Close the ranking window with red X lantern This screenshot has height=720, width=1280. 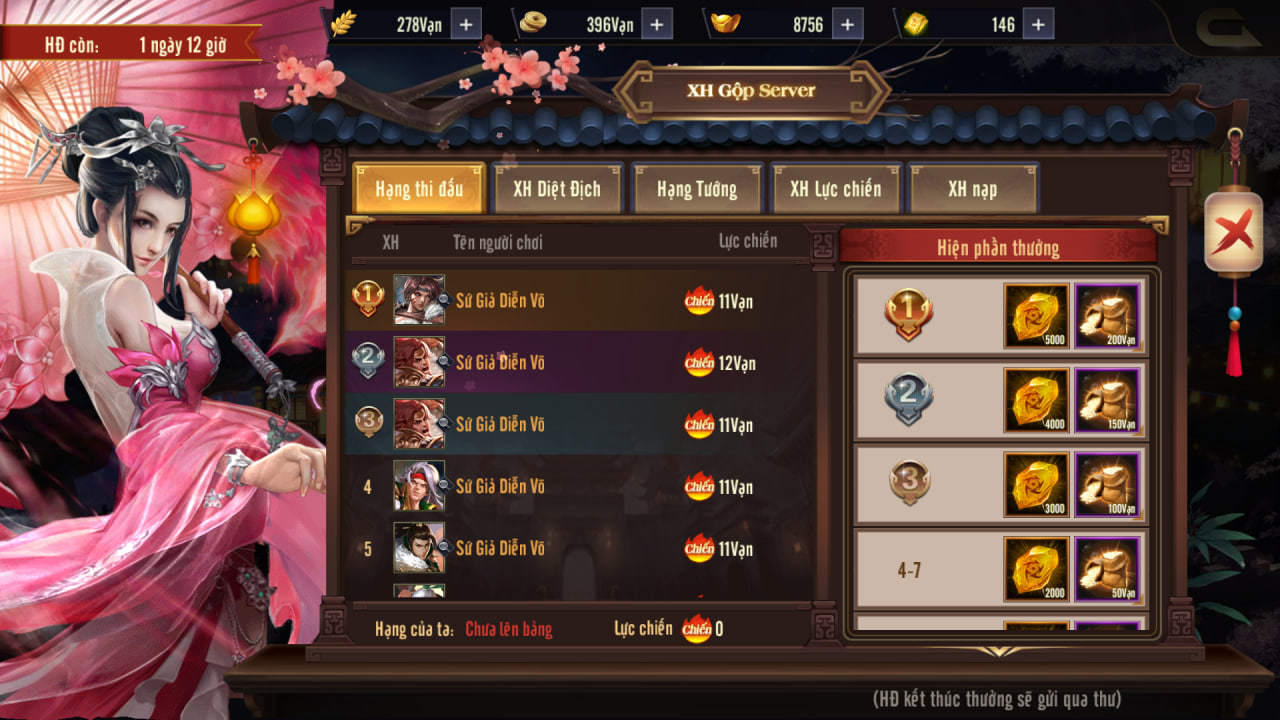(x=1233, y=234)
